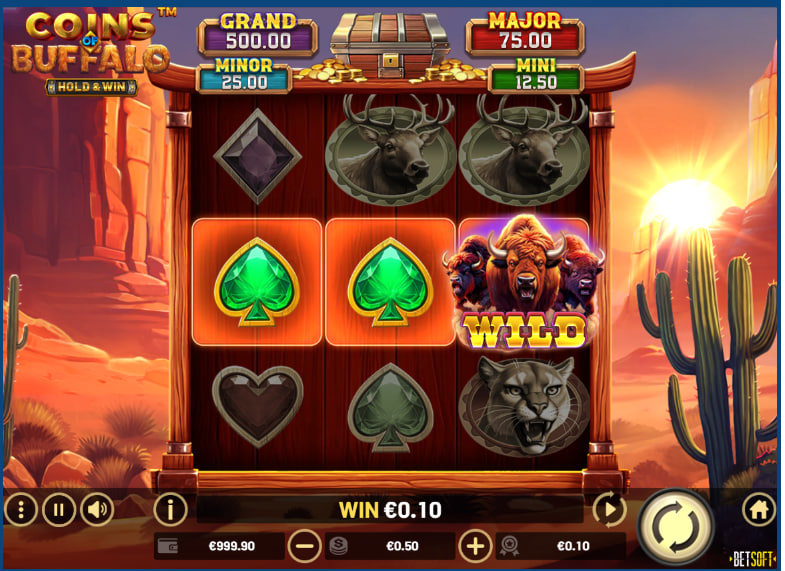Click the pause button

58,510
